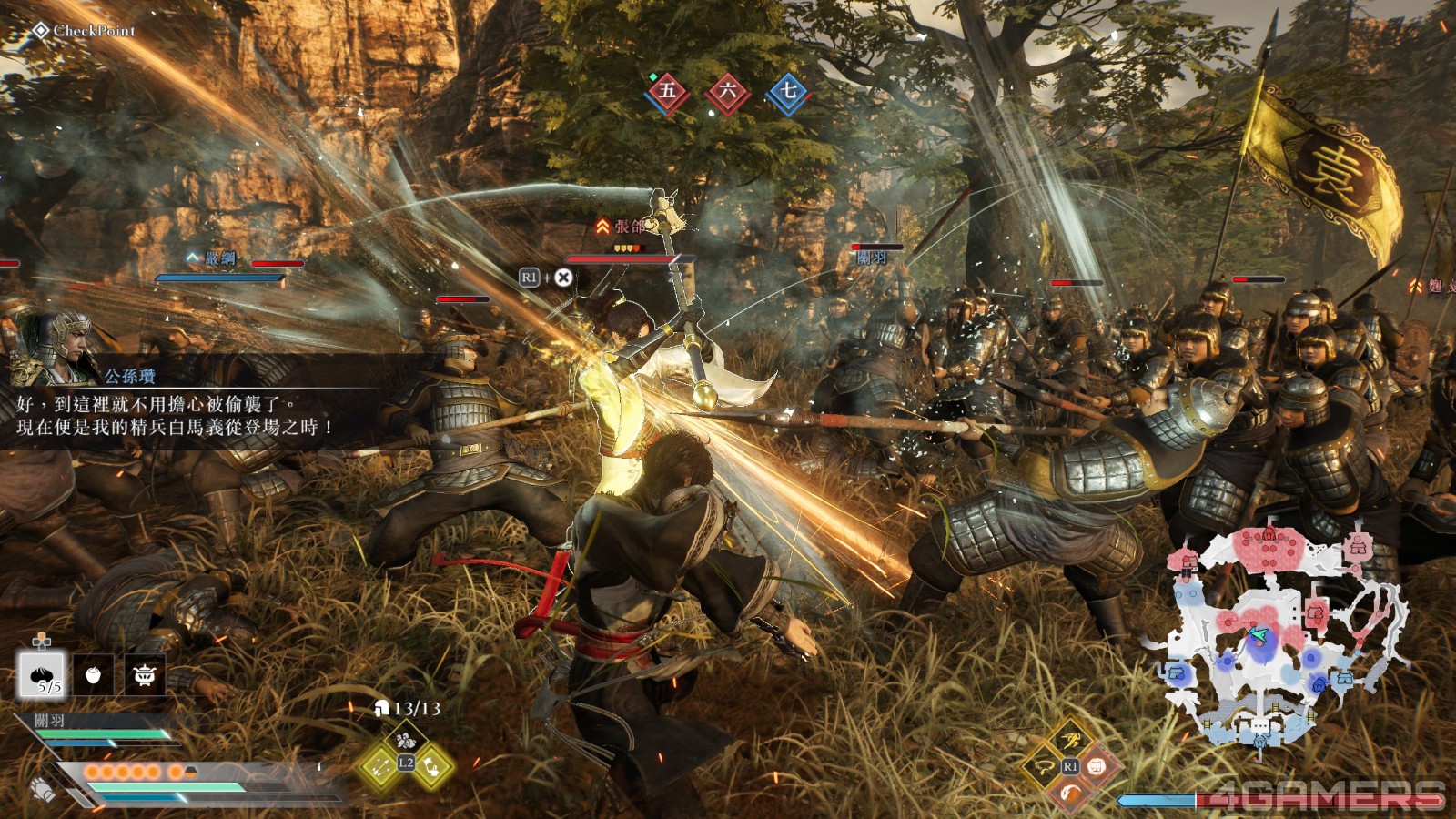Screen dimensions: 1456x819
Task: Click the player arrow on the minimap
Action: 1258,634
